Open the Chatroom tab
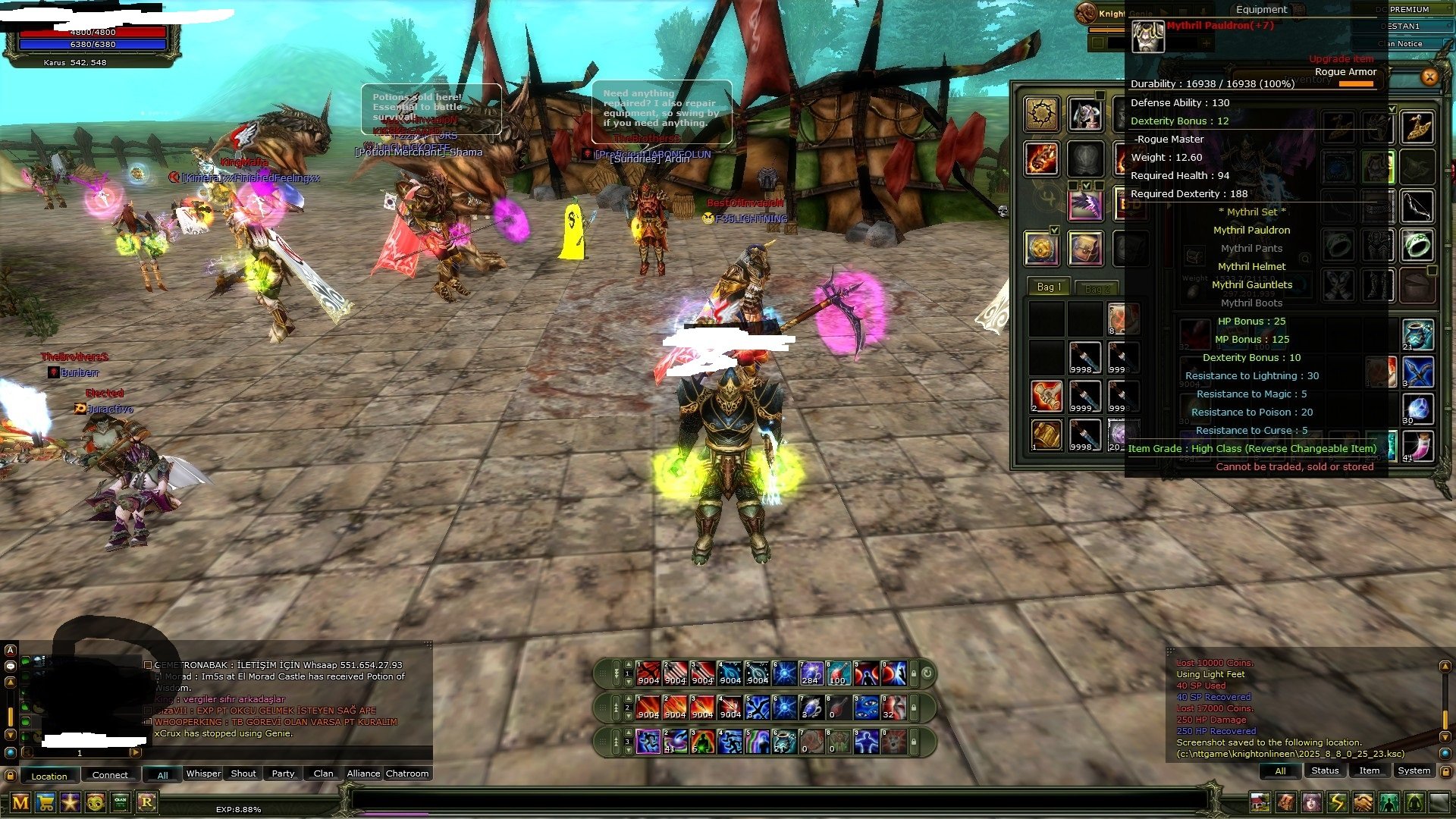Viewport: 1456px width, 819px height. (x=407, y=773)
